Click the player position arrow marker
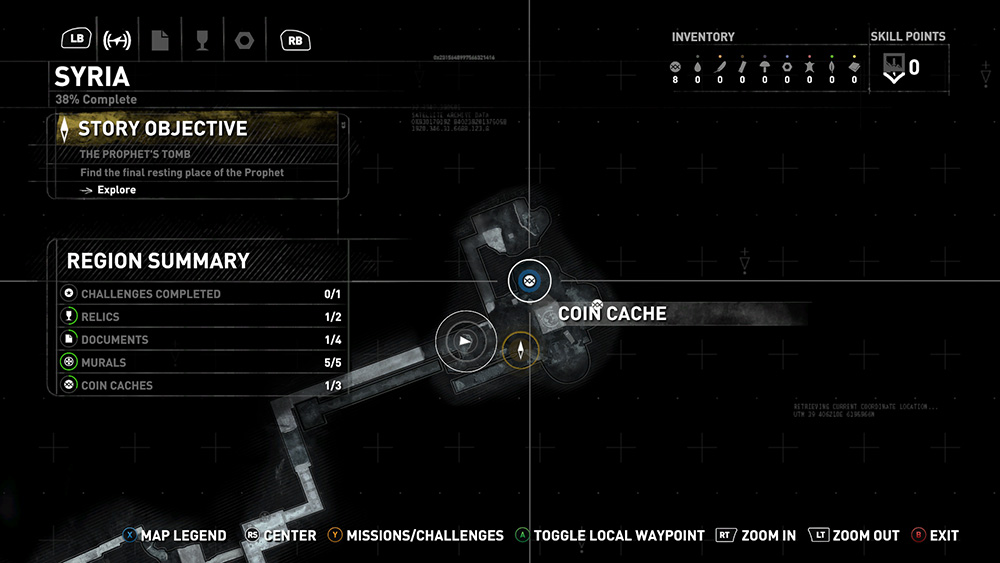Viewport: 1000px width, 563px height. coord(464,341)
